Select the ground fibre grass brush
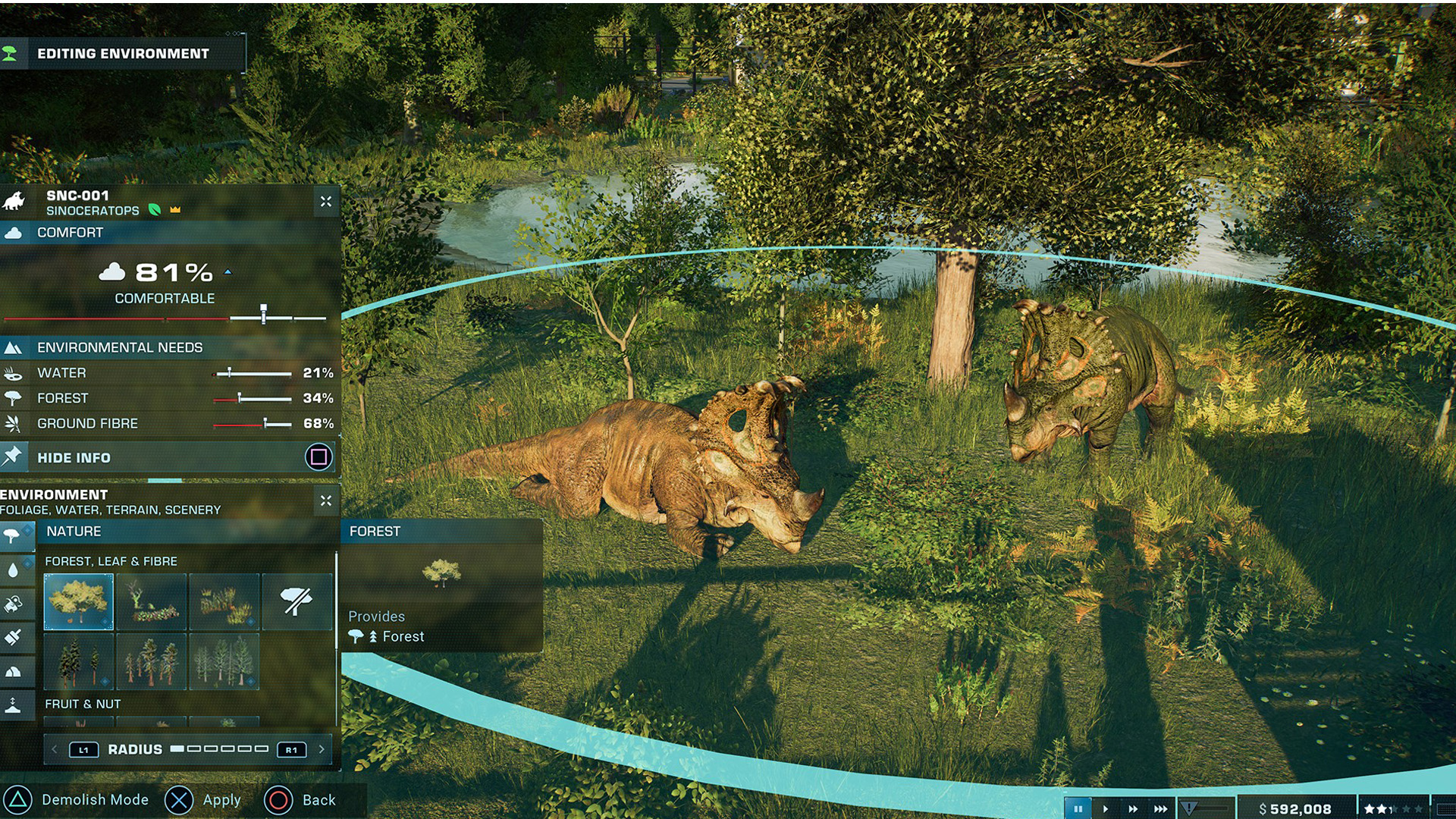This screenshot has width=1456, height=819. pyautogui.click(x=224, y=601)
